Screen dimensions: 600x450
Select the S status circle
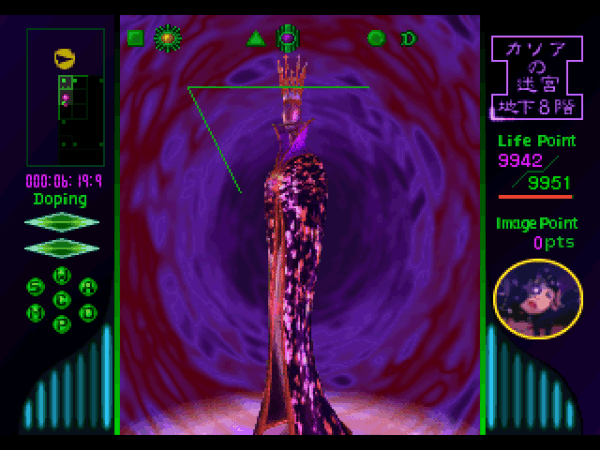coord(36,288)
